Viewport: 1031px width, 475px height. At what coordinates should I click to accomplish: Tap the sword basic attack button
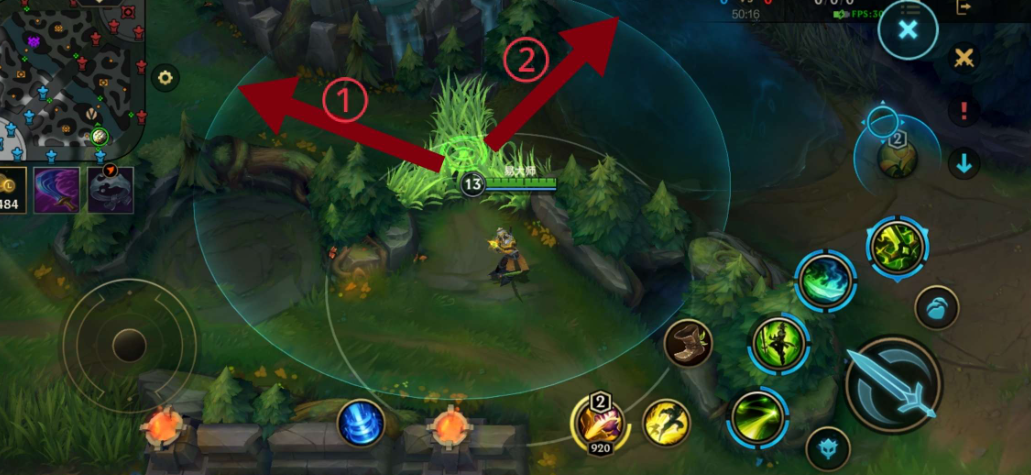[x=893, y=383]
